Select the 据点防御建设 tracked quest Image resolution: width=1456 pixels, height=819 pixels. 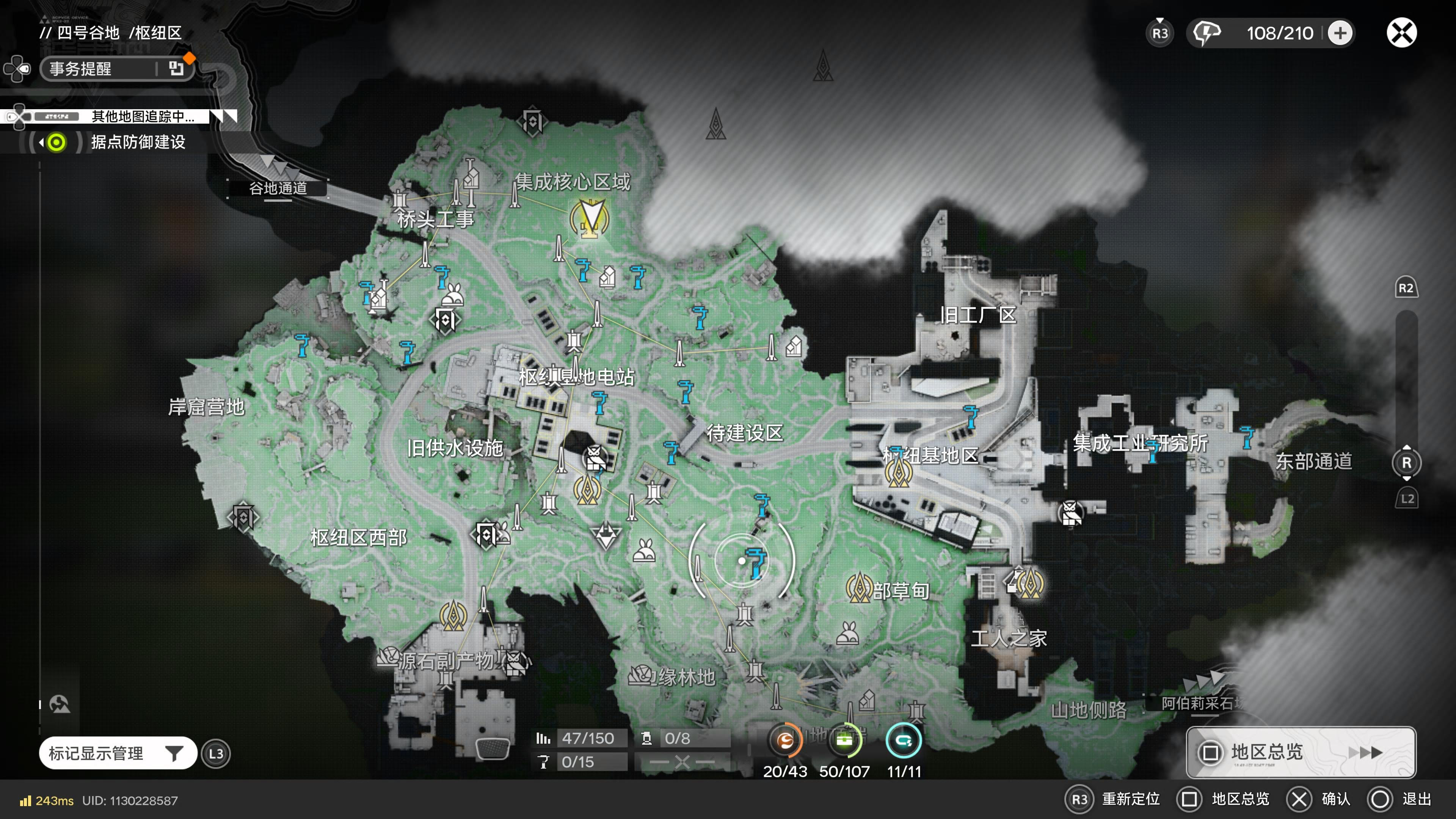point(138,142)
